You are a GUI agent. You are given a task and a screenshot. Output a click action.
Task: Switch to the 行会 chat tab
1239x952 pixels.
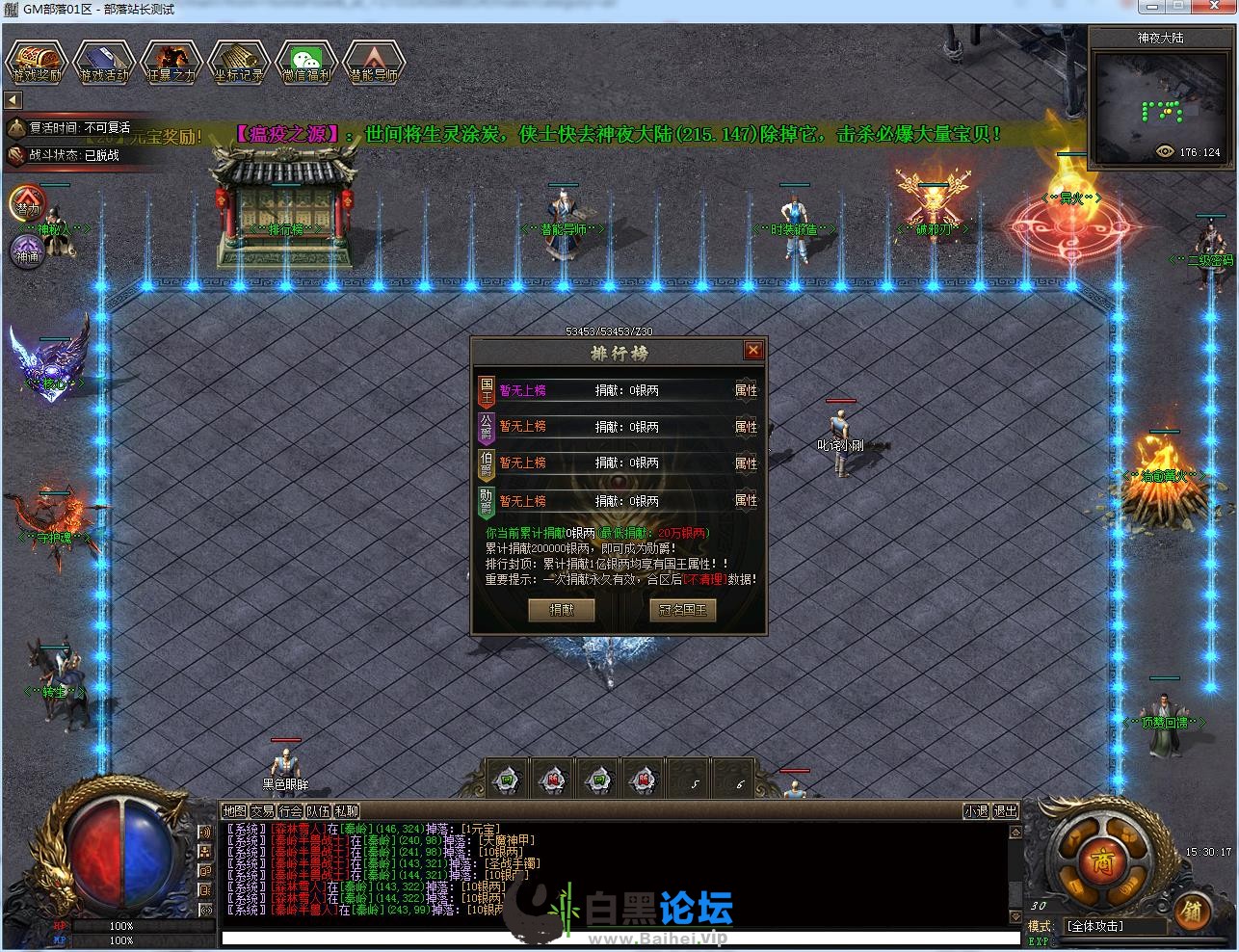pos(290,811)
